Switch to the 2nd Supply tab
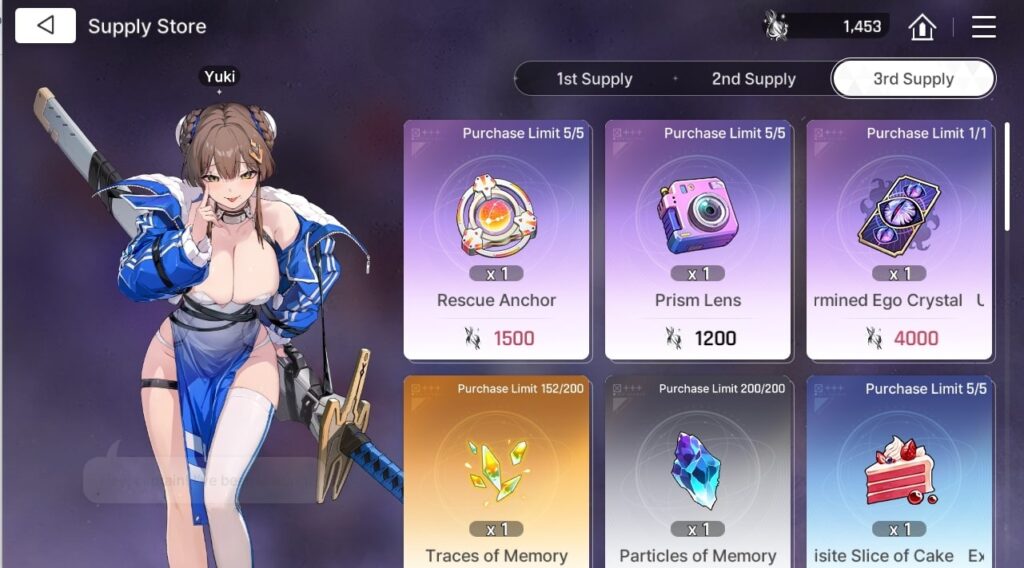1024x568 pixels. 753,79
